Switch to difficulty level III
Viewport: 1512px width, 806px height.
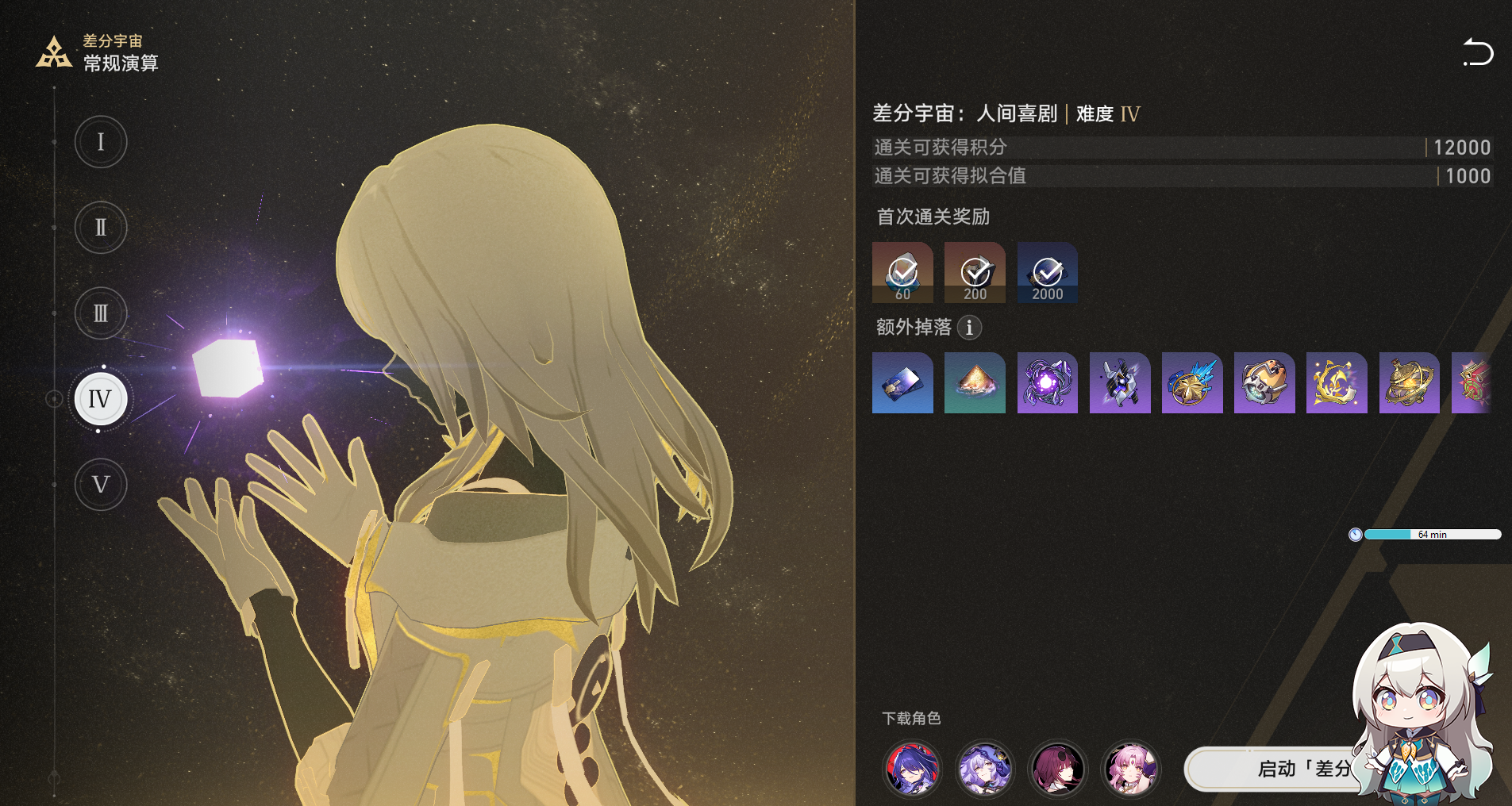coord(100,313)
